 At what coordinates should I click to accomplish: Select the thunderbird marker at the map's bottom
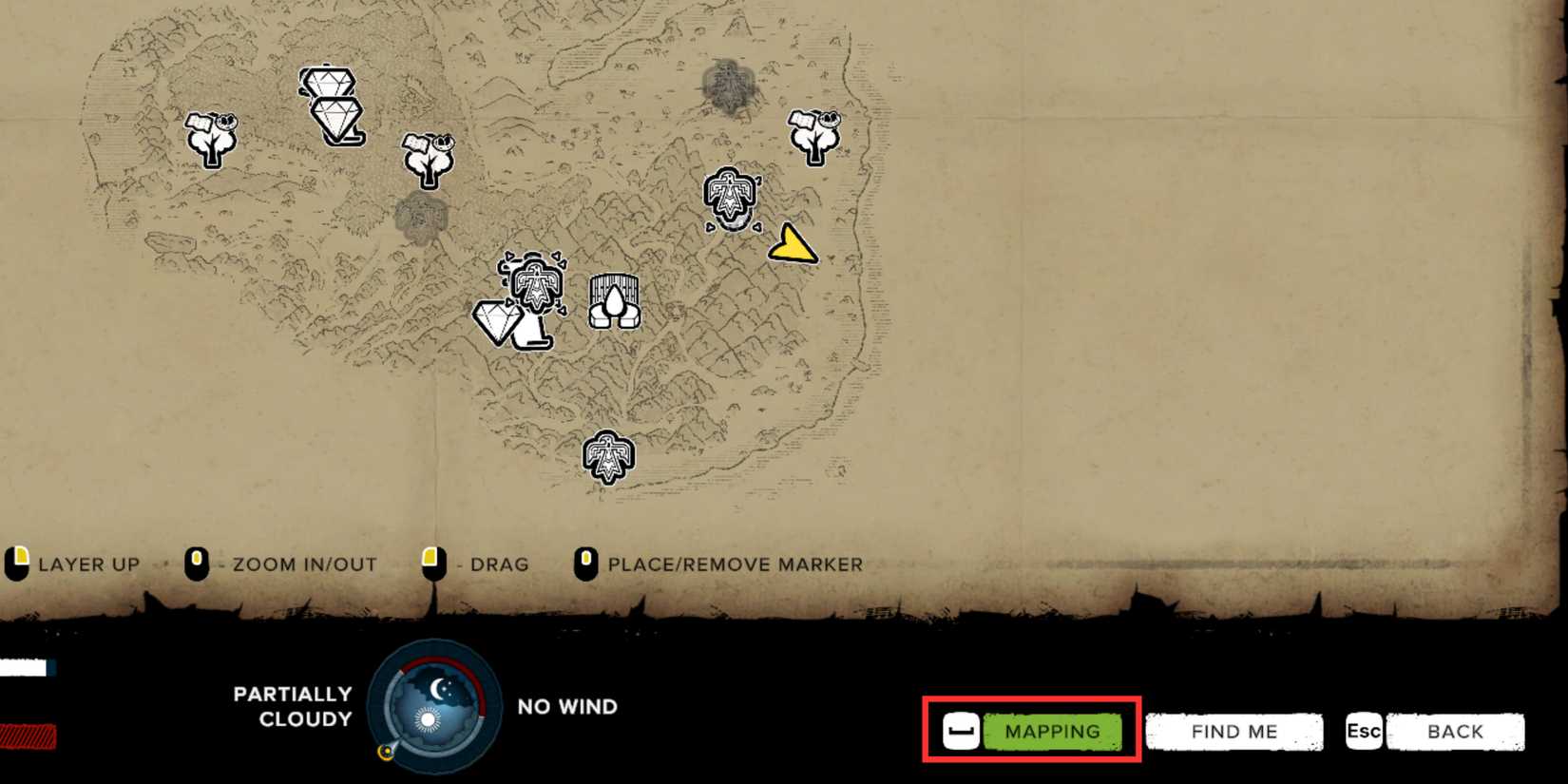[609, 456]
